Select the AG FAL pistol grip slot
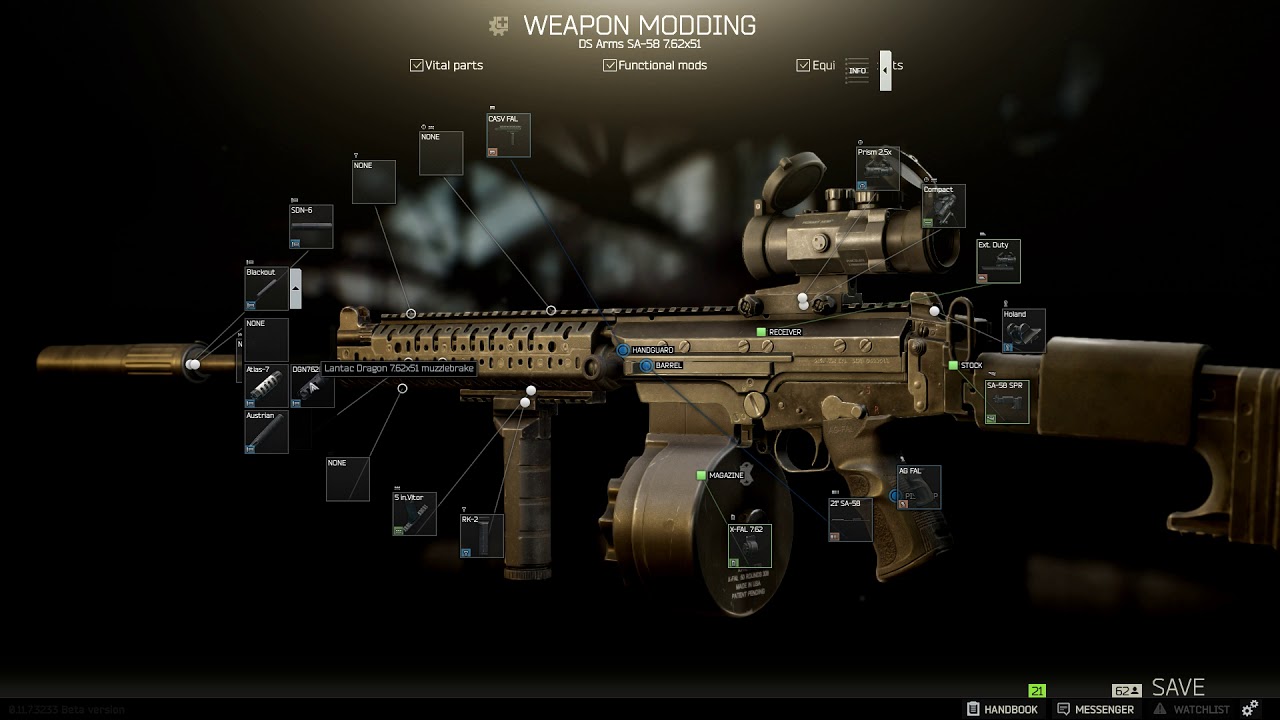Viewport: 1280px width, 720px height. tap(918, 488)
